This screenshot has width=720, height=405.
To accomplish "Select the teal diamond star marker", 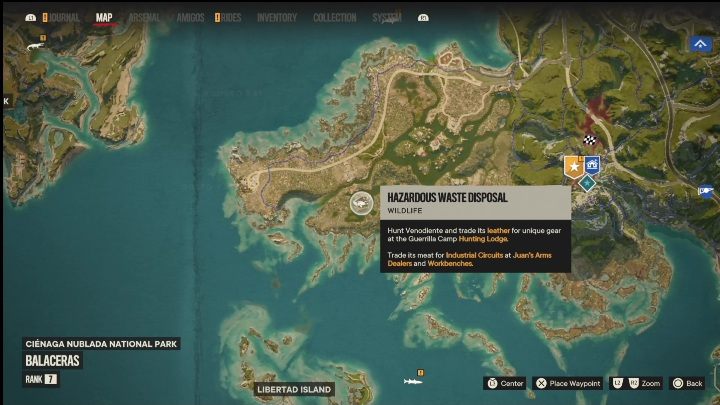I will pyautogui.click(x=587, y=183).
